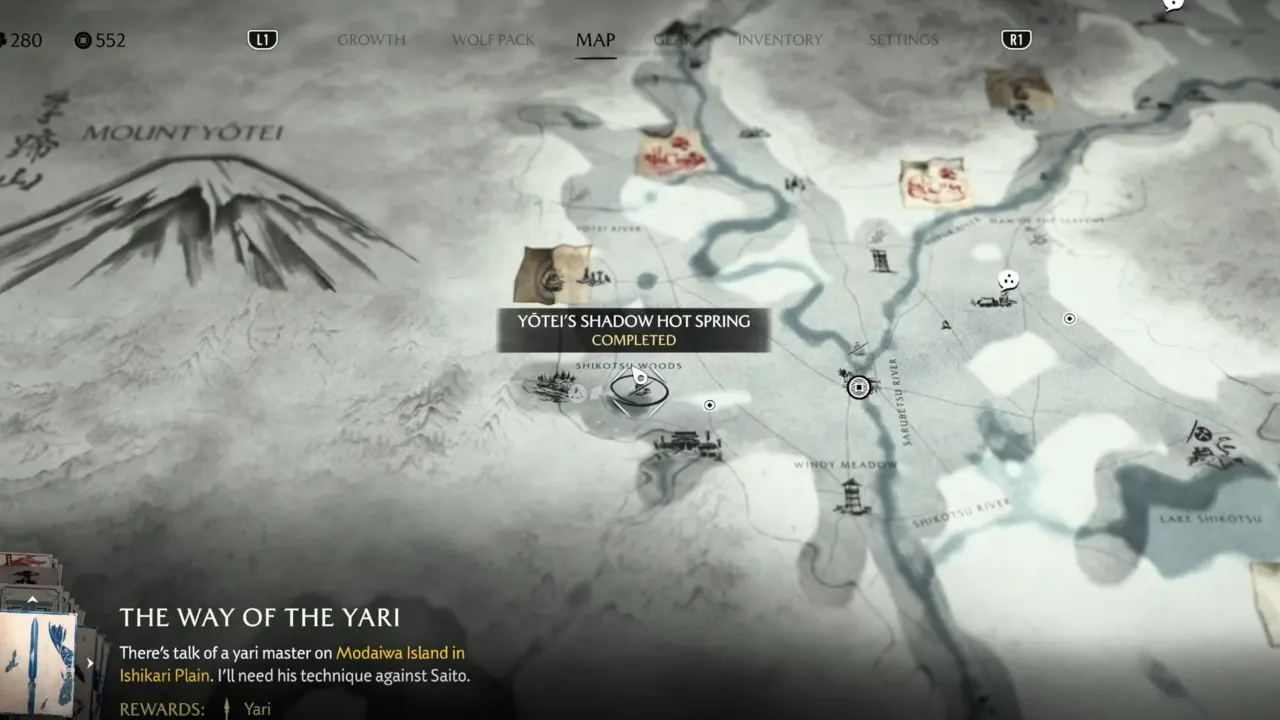Select the campfire marker on the map
Viewport: 1280px width, 720px height.
pos(946,325)
